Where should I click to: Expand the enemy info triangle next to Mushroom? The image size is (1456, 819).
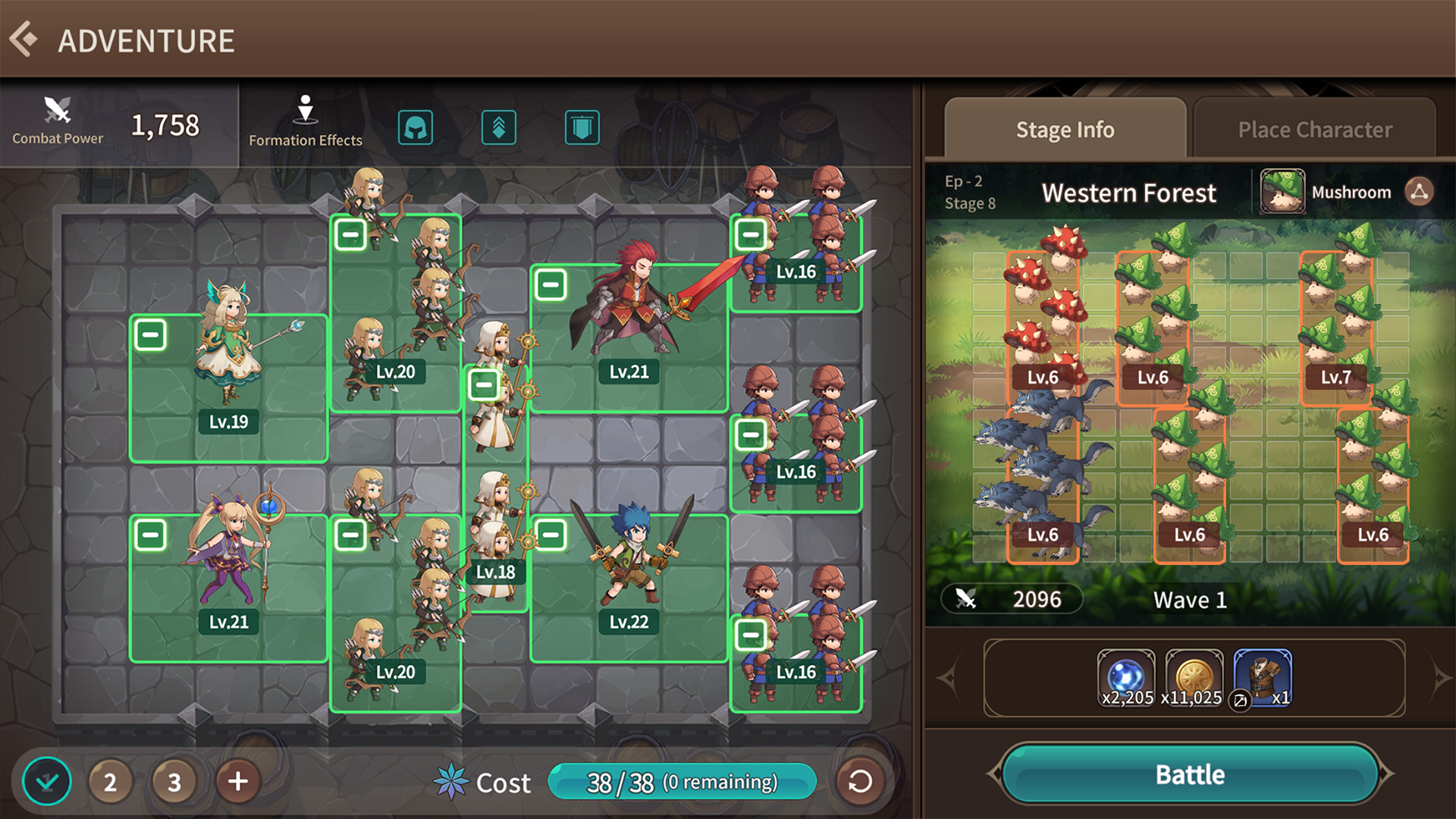point(1422,192)
